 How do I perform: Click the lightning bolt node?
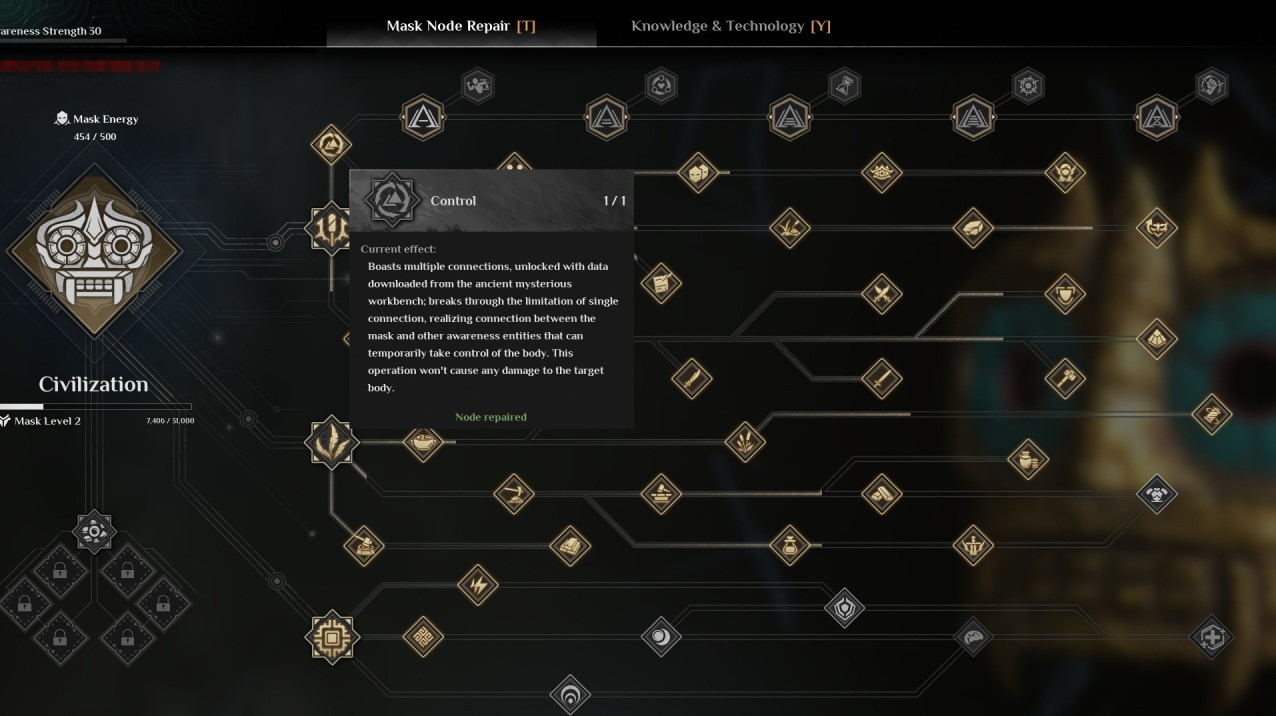coord(477,584)
